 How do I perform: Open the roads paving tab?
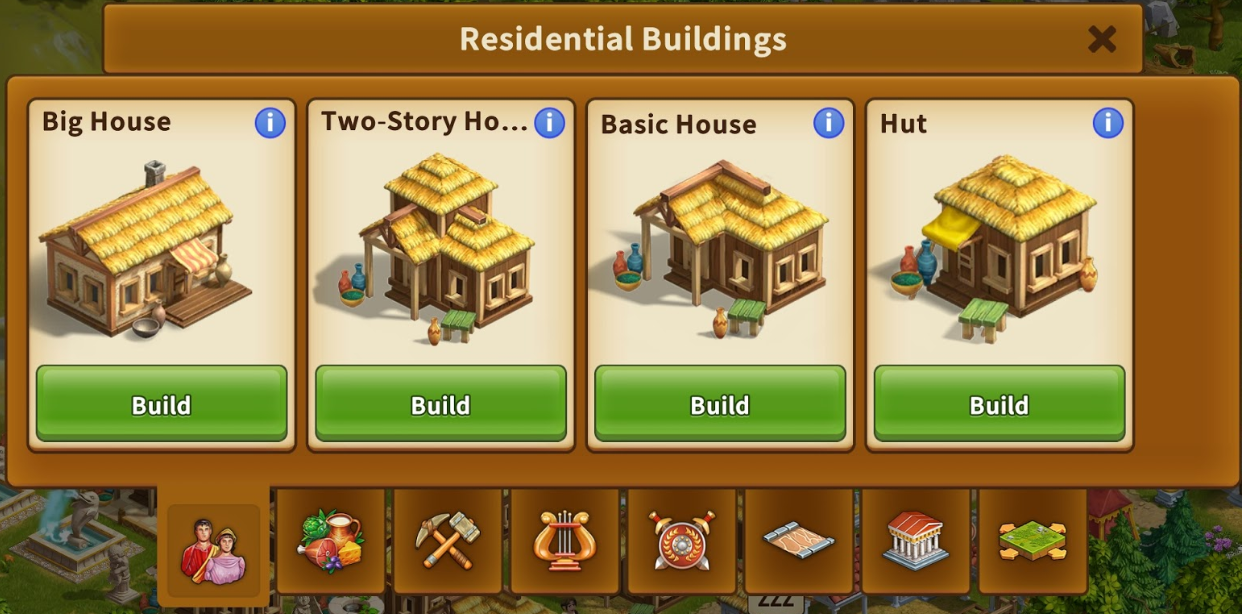798,541
